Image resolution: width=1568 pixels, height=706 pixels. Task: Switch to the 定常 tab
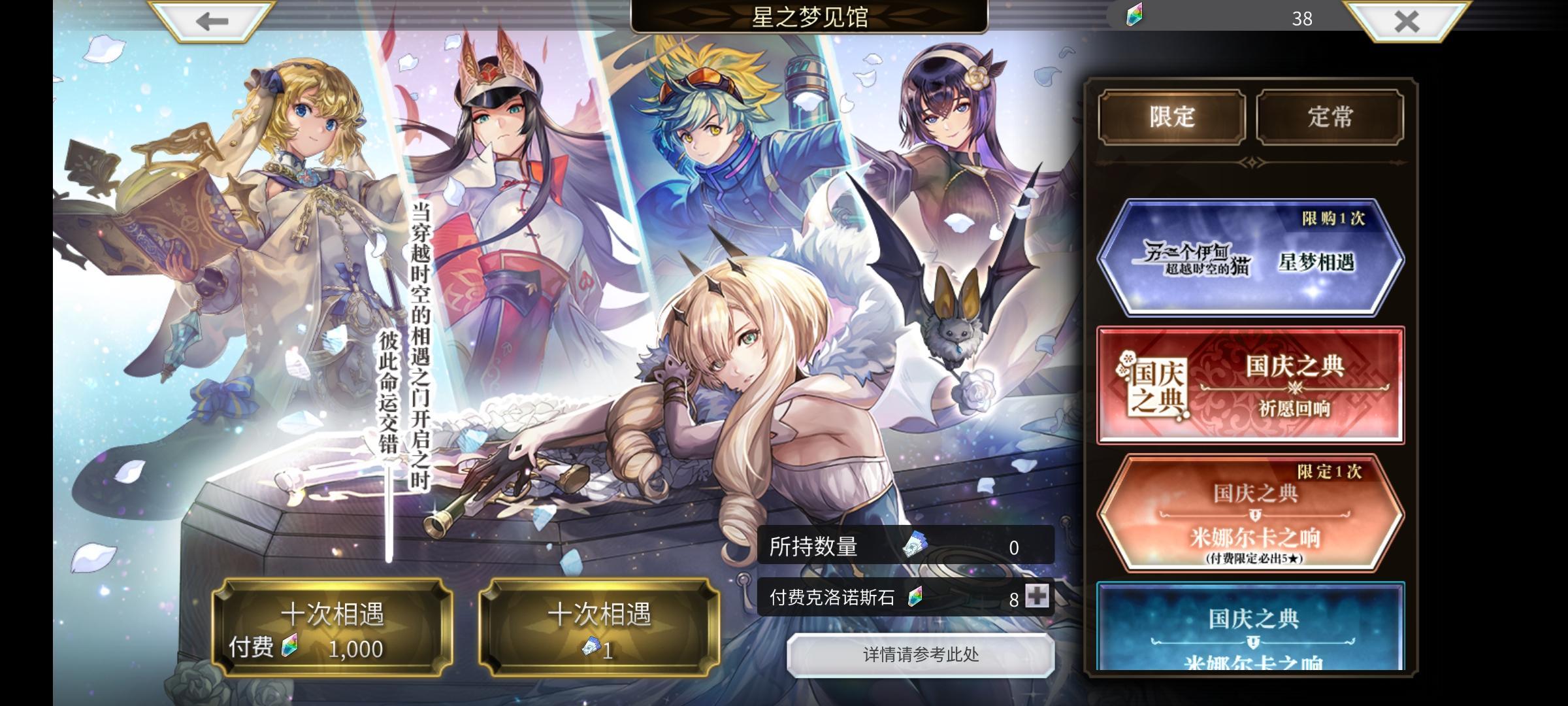1331,116
